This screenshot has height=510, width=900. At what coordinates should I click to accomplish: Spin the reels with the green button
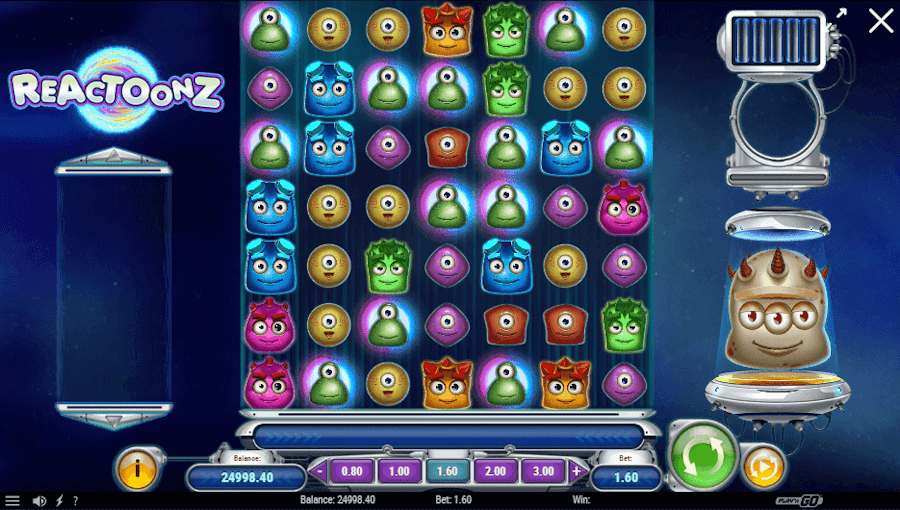(701, 456)
